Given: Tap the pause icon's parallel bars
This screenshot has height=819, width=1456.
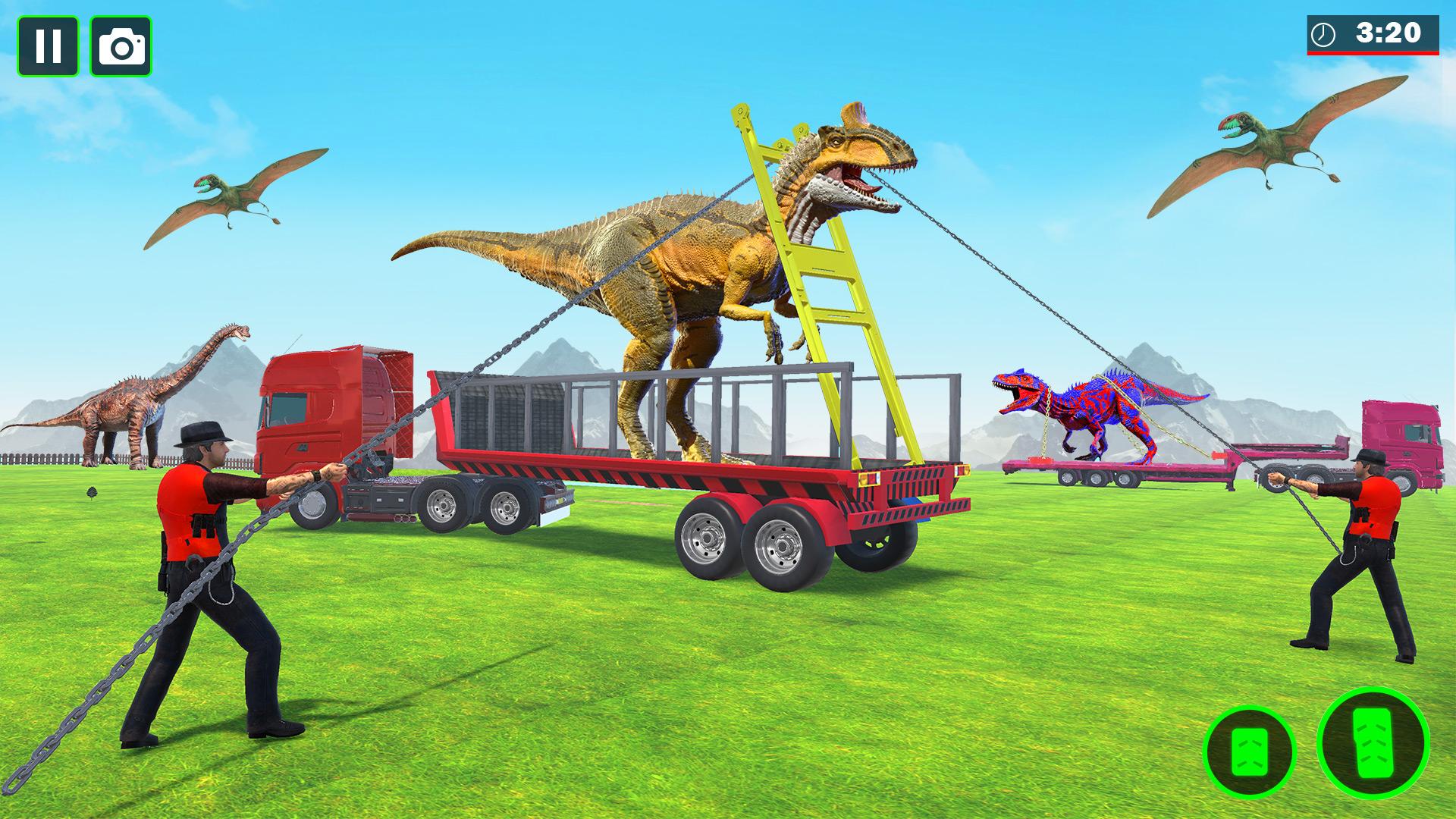Looking at the screenshot, I should [x=49, y=45].
